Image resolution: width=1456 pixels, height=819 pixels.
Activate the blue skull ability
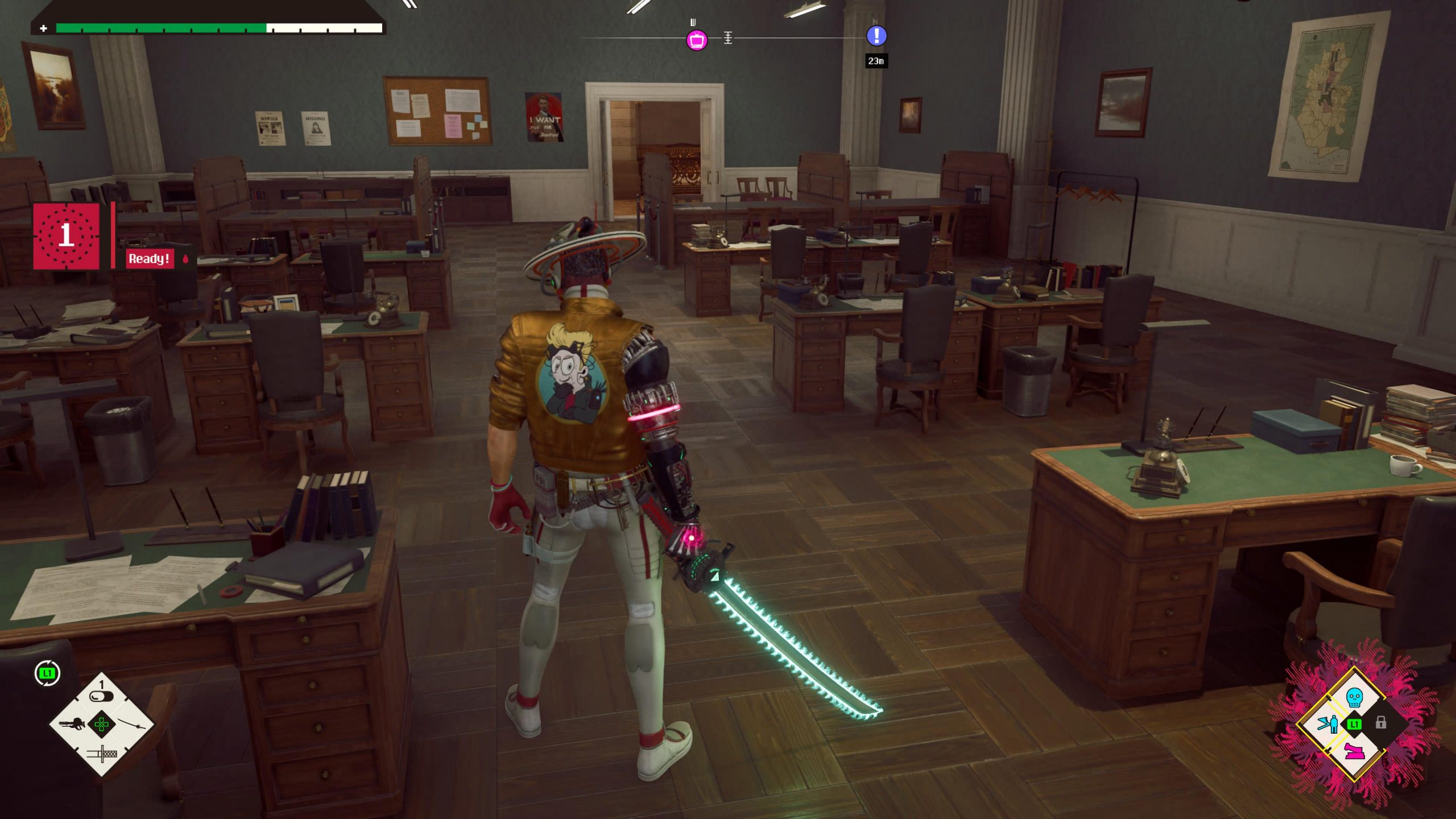pos(1354,697)
